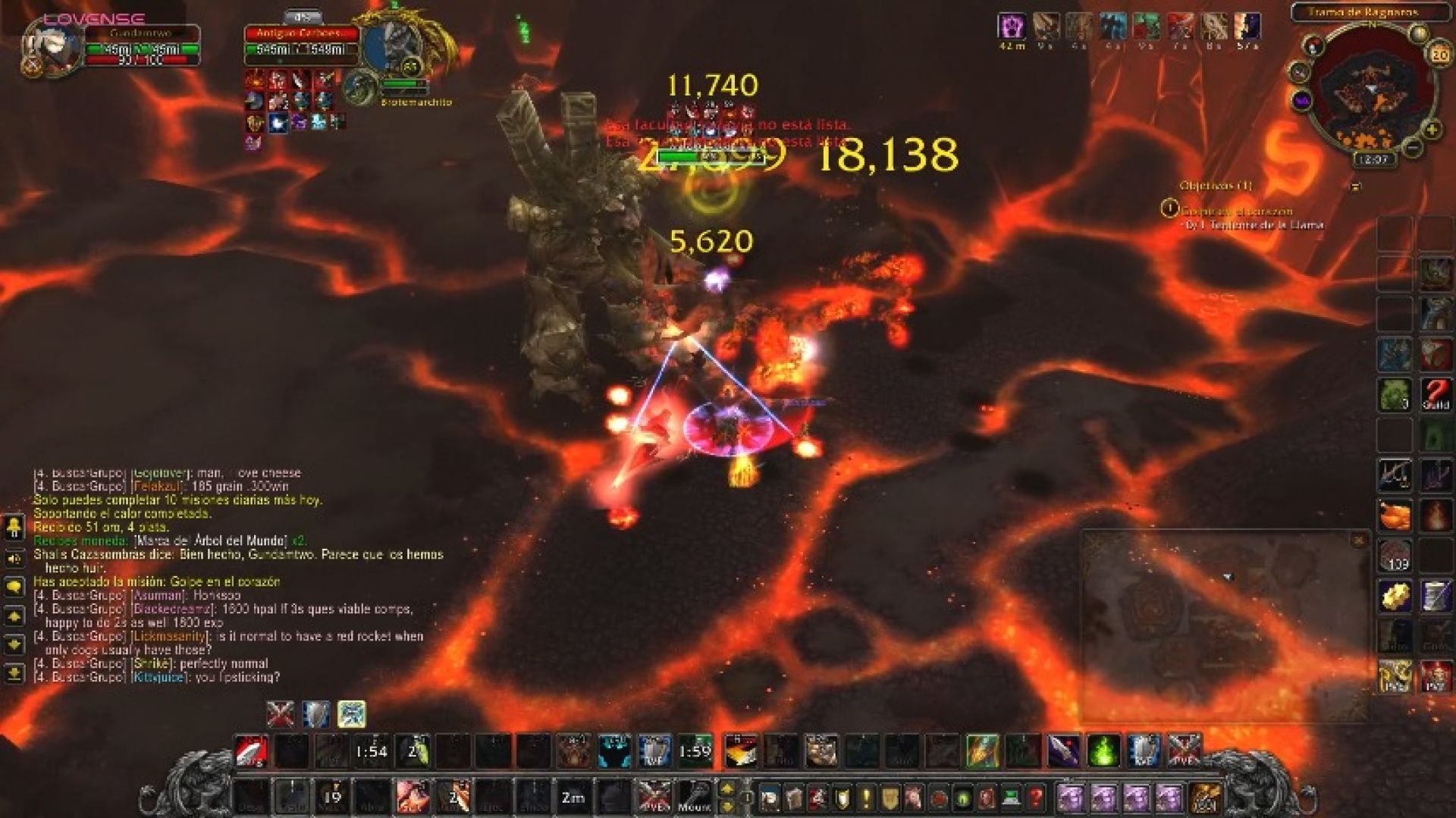The image size is (1456, 818).
Task: Select the shield defensive stance button
Action: (x=316, y=714)
